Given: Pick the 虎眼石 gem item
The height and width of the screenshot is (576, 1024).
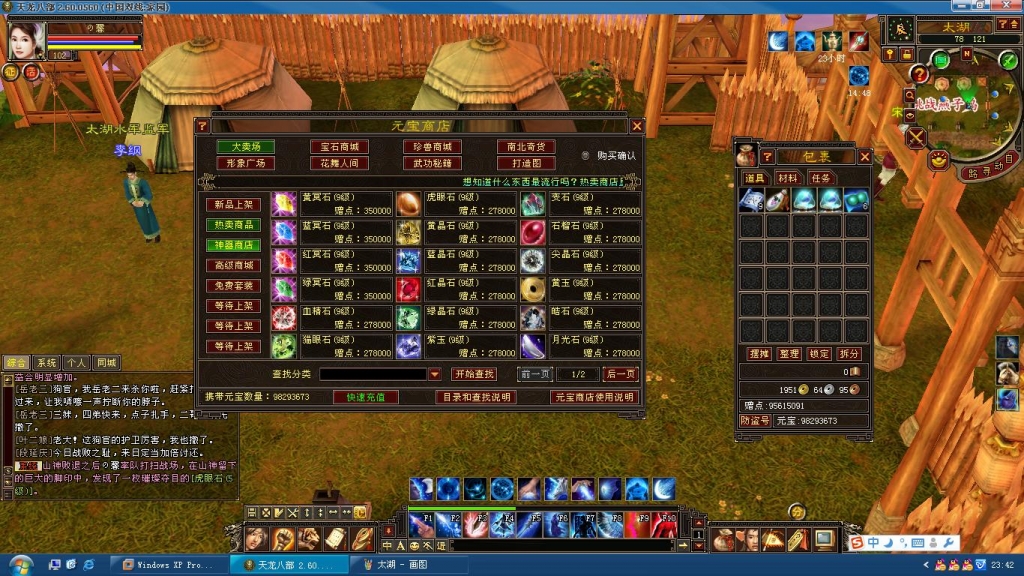Looking at the screenshot, I should (409, 204).
